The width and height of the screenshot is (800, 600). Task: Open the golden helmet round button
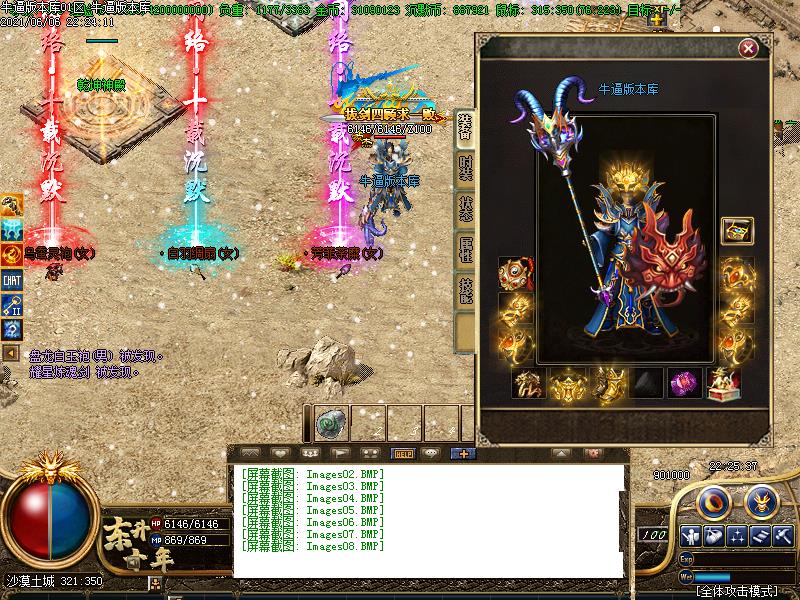point(761,499)
